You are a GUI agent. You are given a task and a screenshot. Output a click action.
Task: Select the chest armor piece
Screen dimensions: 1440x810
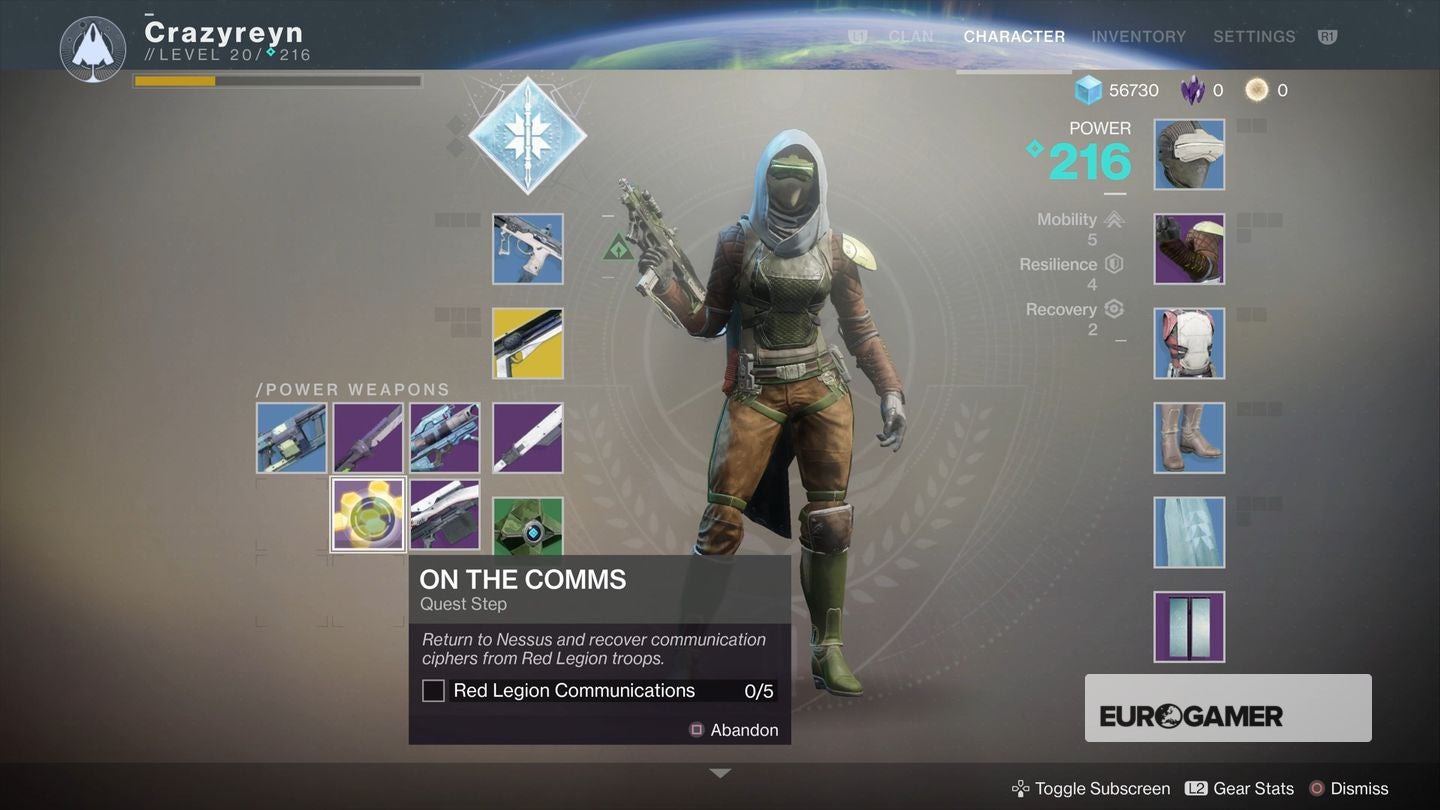pyautogui.click(x=1188, y=343)
